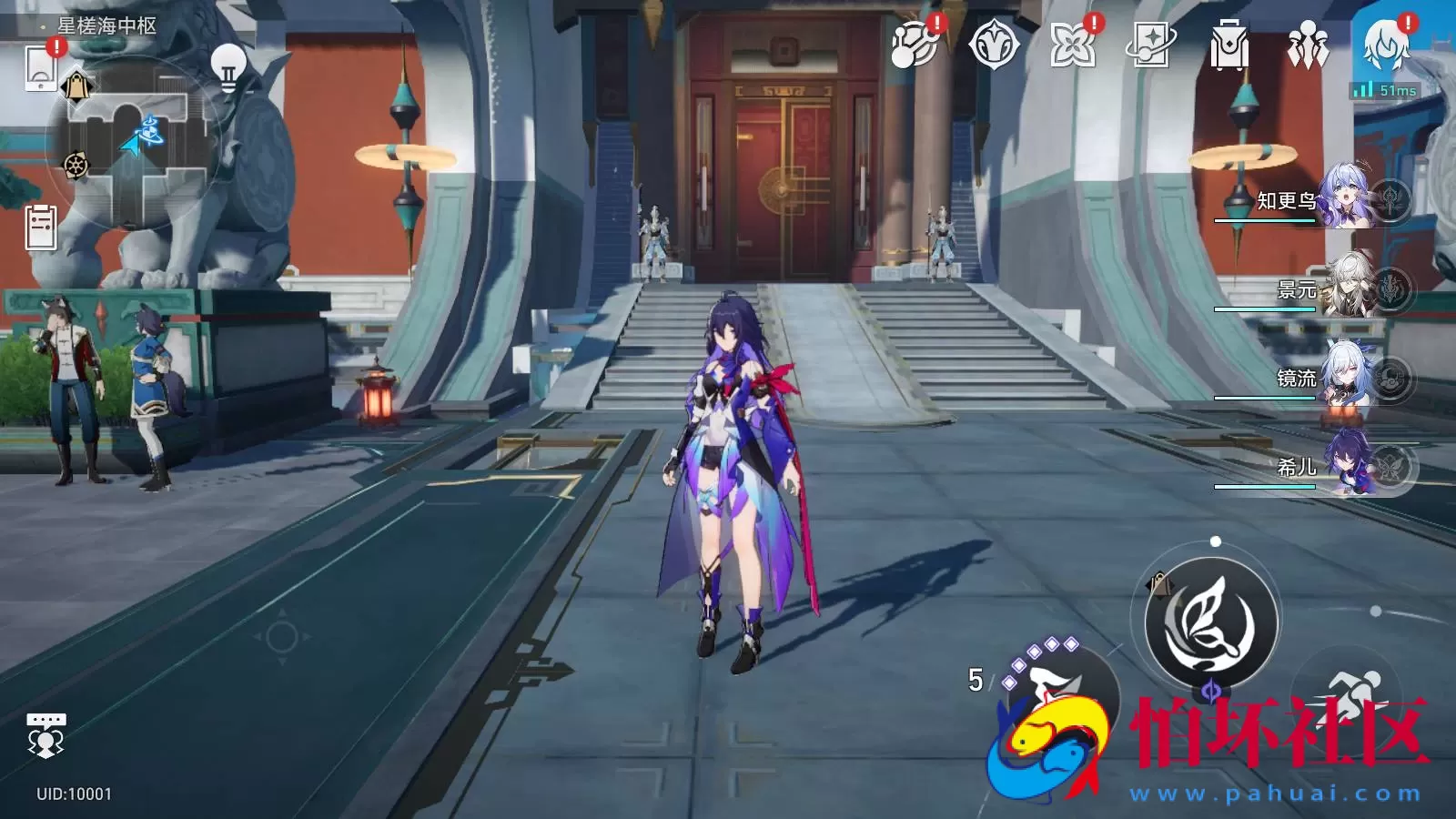This screenshot has width=1456, height=819.
Task: Switch to 景元 in the party list
Action: pyautogui.click(x=1347, y=287)
